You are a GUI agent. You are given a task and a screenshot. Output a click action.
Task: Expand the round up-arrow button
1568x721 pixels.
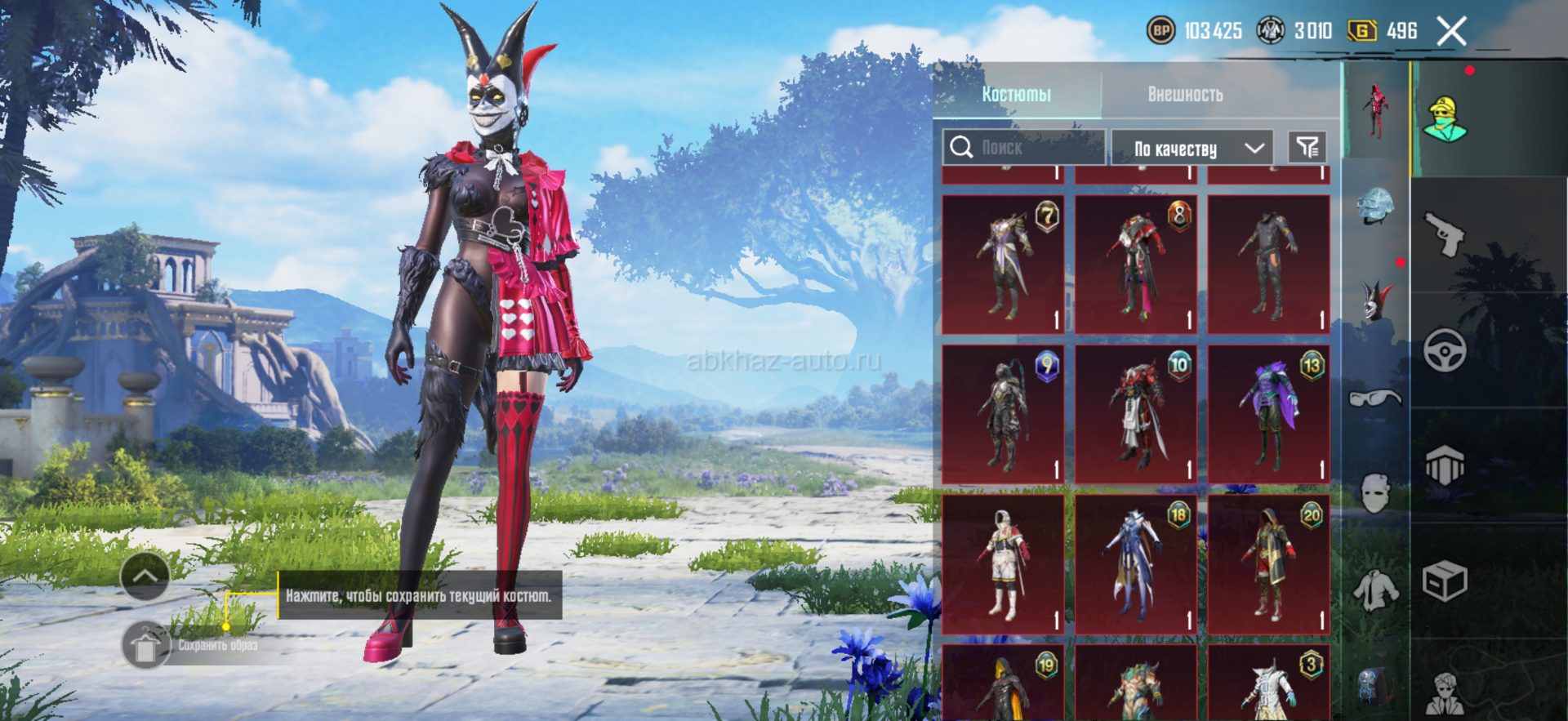click(145, 576)
